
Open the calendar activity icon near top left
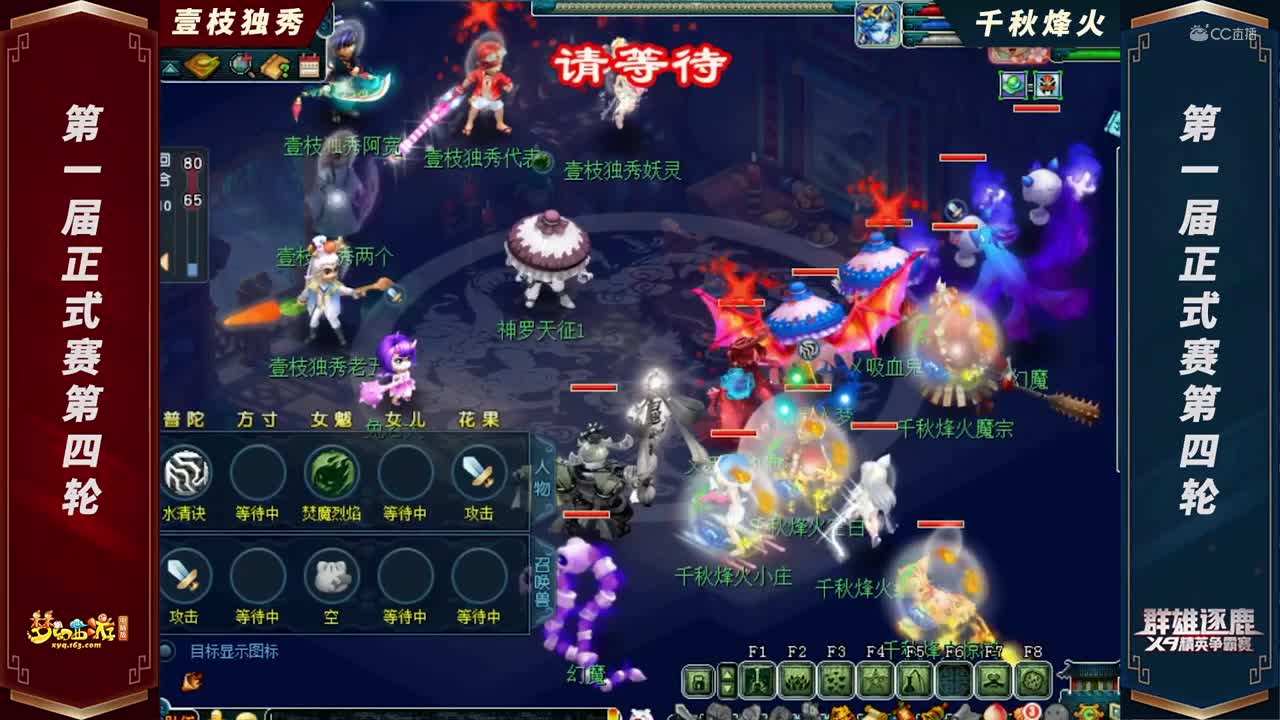pyautogui.click(x=310, y=64)
